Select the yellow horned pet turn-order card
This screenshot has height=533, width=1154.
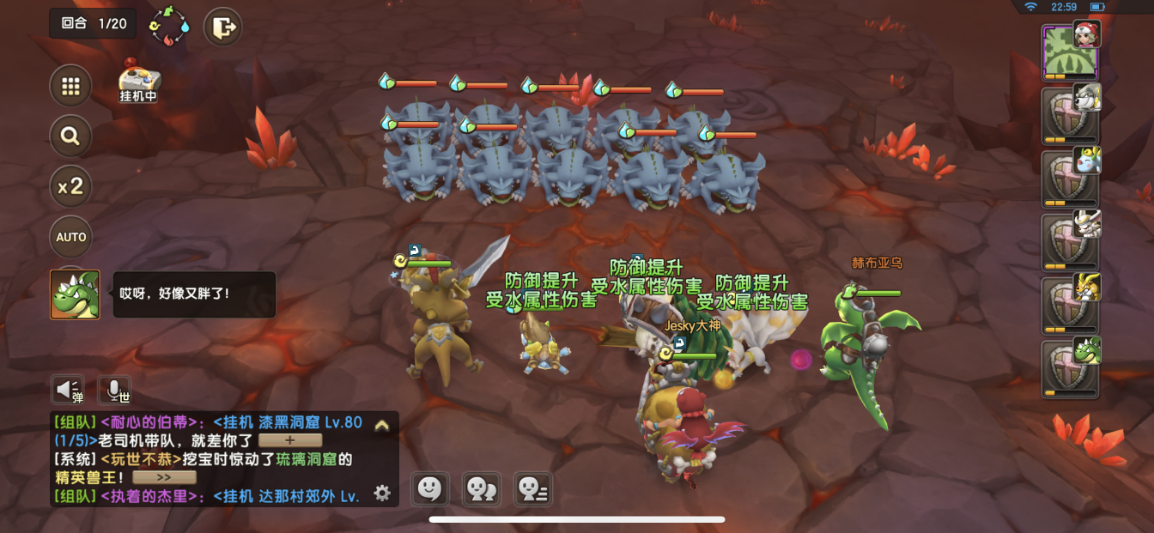[x=1071, y=304]
